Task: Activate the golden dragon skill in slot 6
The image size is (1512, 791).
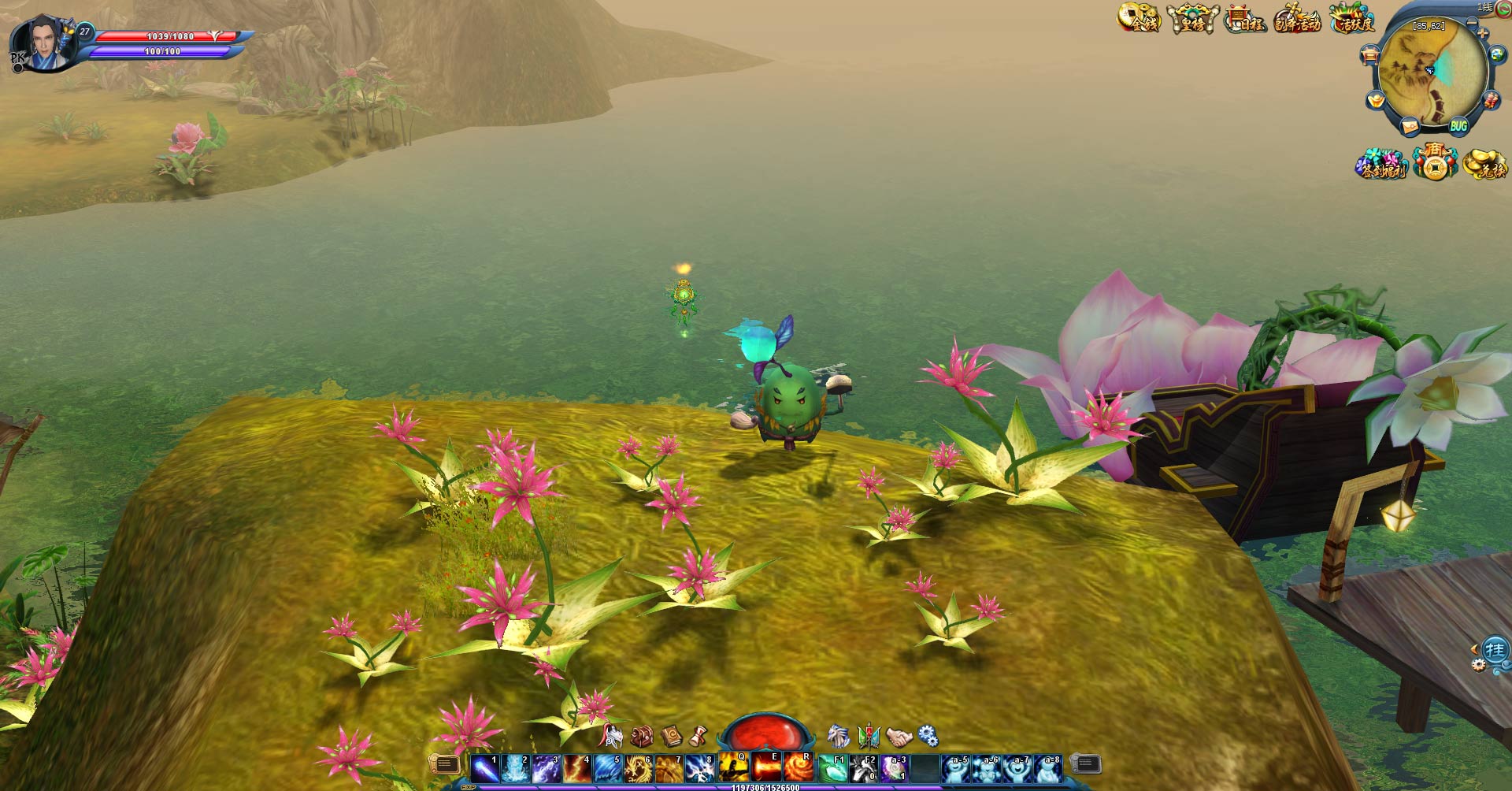Action: (x=639, y=768)
